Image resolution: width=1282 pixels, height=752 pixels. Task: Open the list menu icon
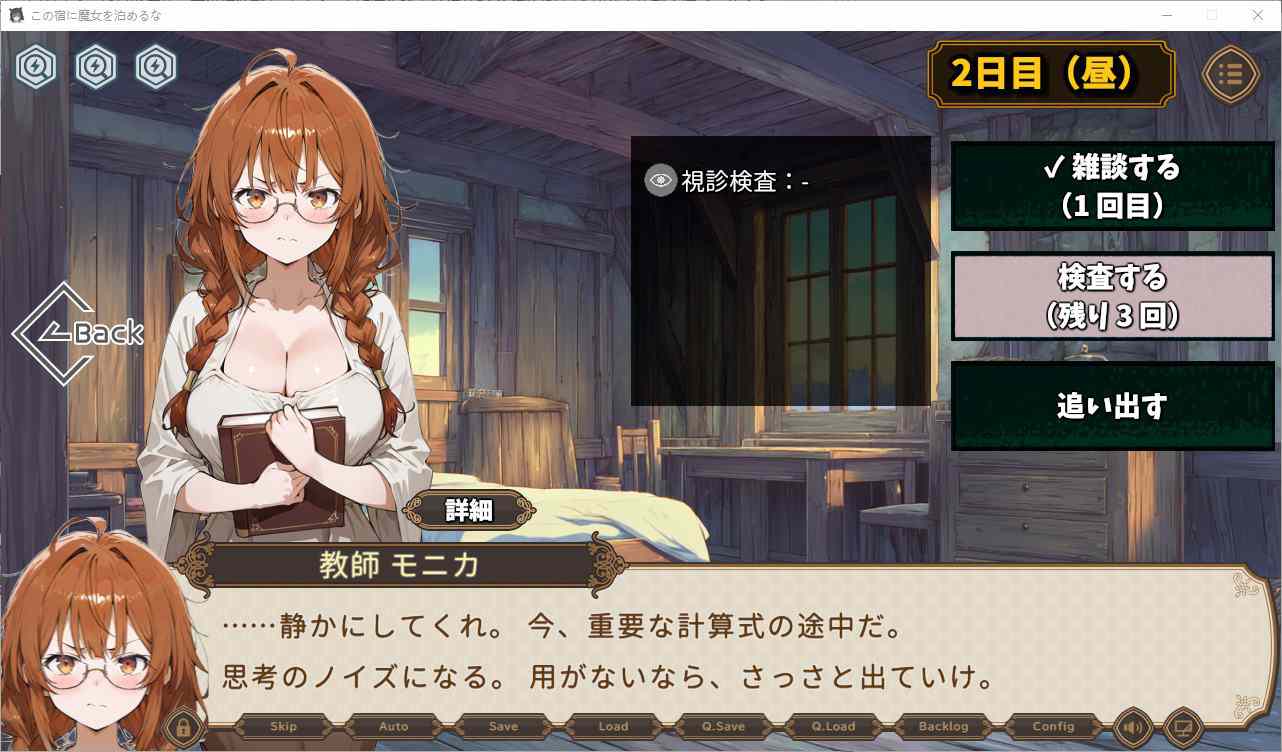point(1230,74)
